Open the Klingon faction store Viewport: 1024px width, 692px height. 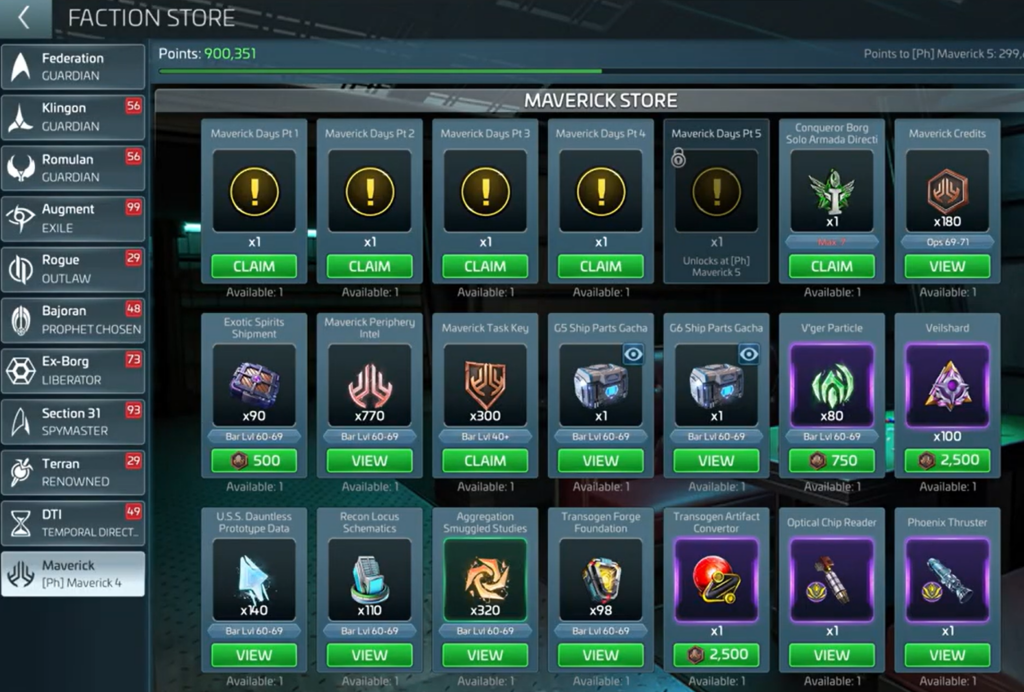point(73,117)
